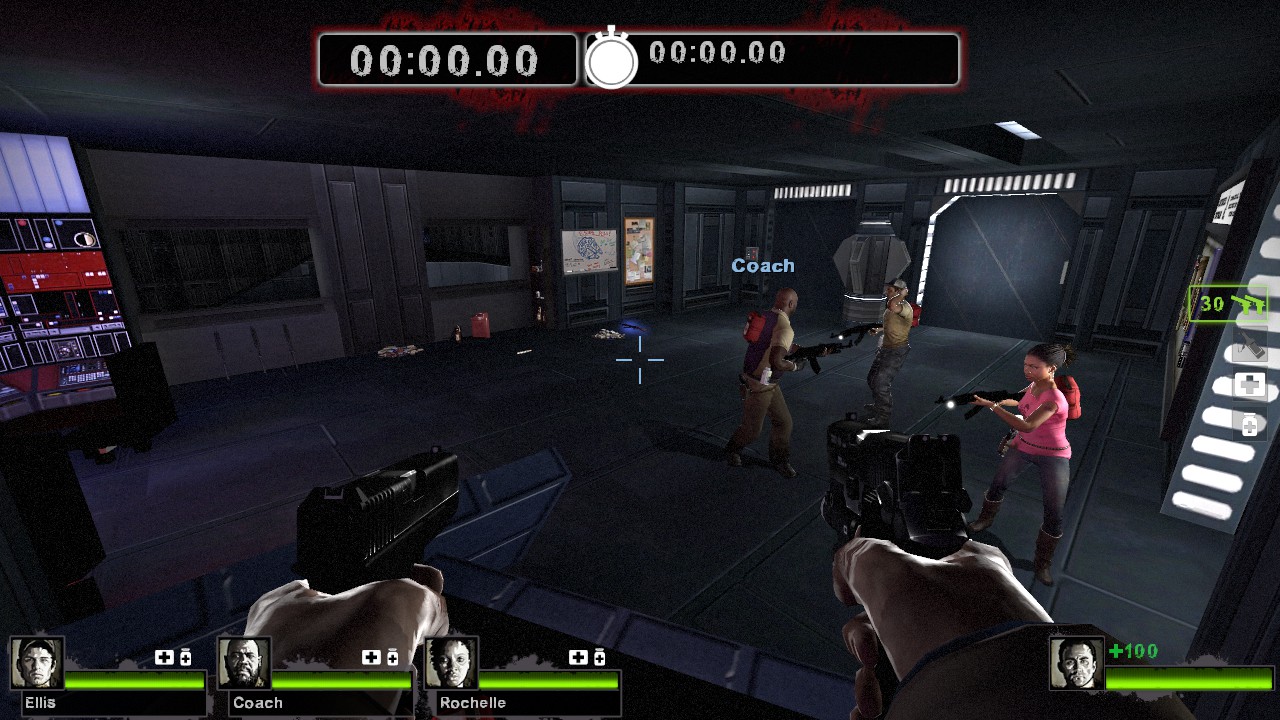Select the dual pistols weapon slot
The height and width of the screenshot is (720, 1280).
pyautogui.click(x=1229, y=304)
